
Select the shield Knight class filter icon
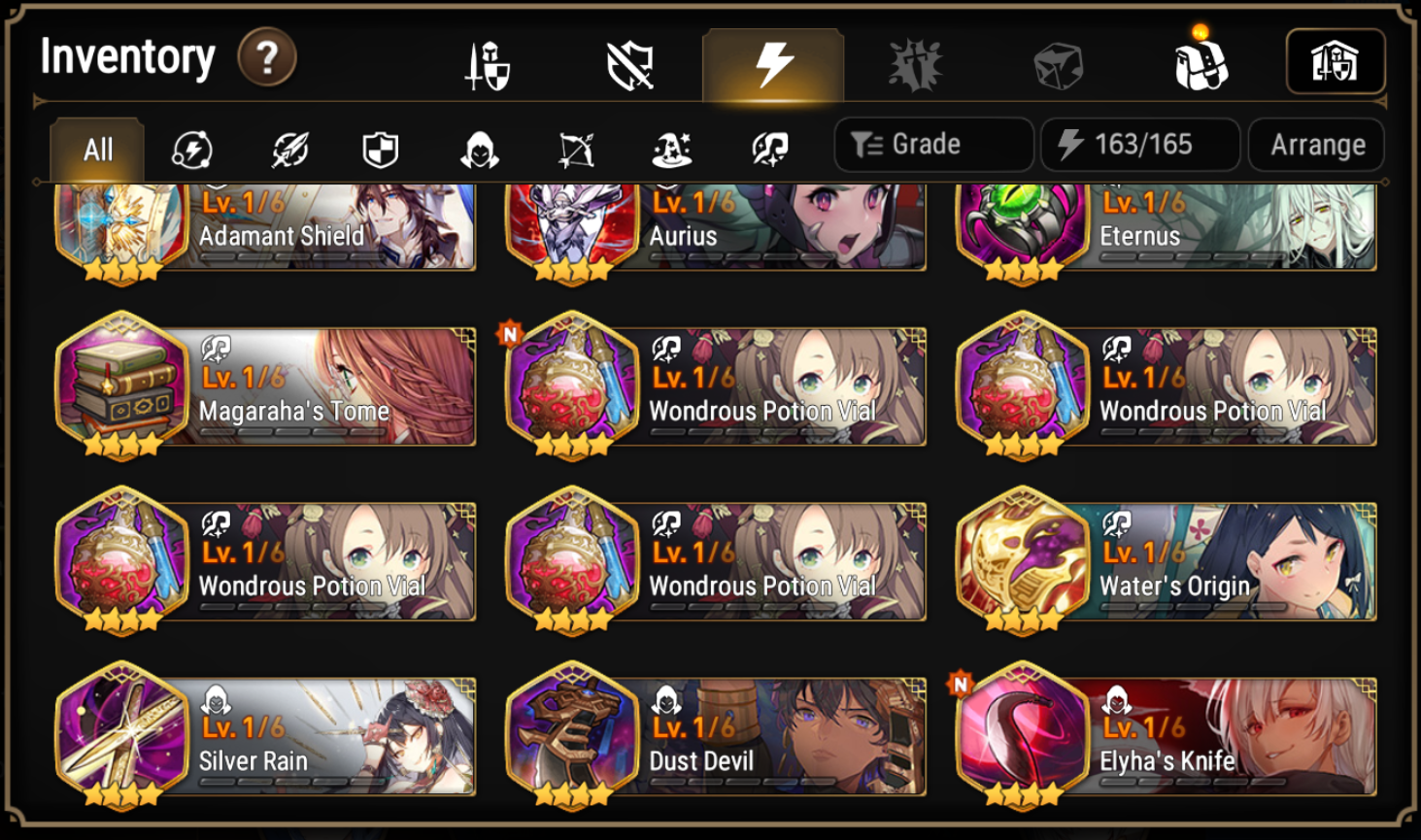[x=380, y=146]
